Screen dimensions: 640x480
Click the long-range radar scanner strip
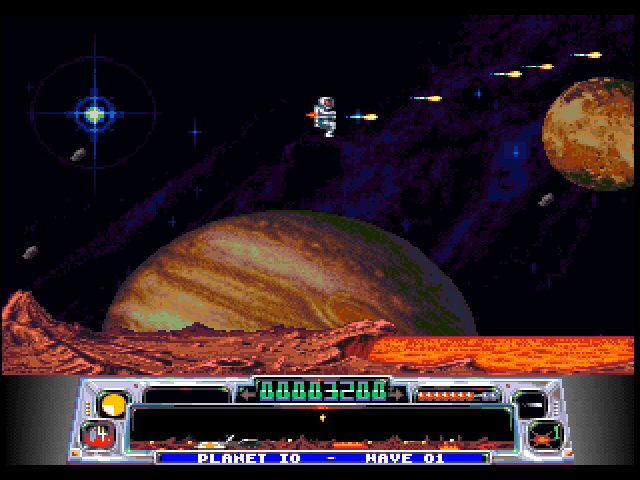pos(320,424)
